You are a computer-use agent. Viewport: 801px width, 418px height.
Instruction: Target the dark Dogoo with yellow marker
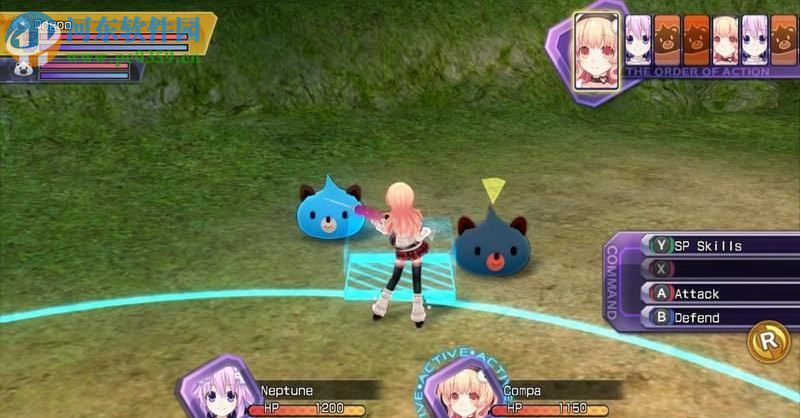click(x=491, y=245)
